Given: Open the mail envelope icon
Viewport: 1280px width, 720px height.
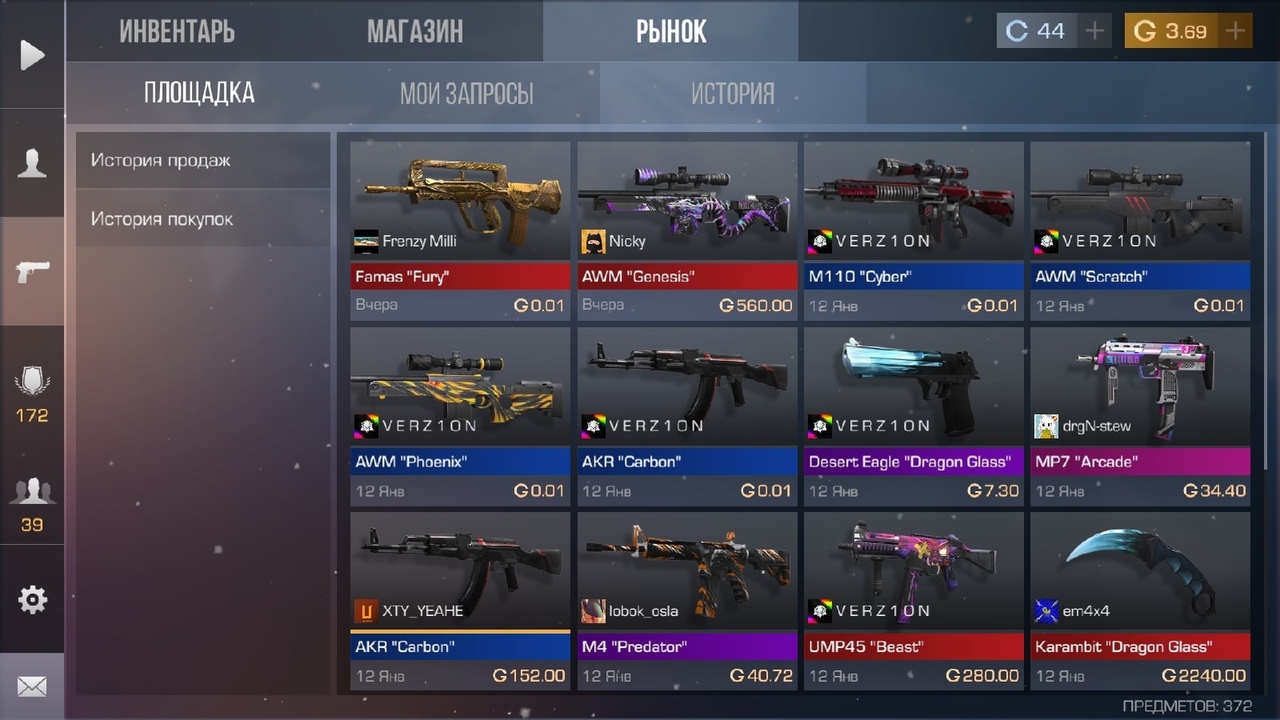Looking at the screenshot, I should coord(32,687).
